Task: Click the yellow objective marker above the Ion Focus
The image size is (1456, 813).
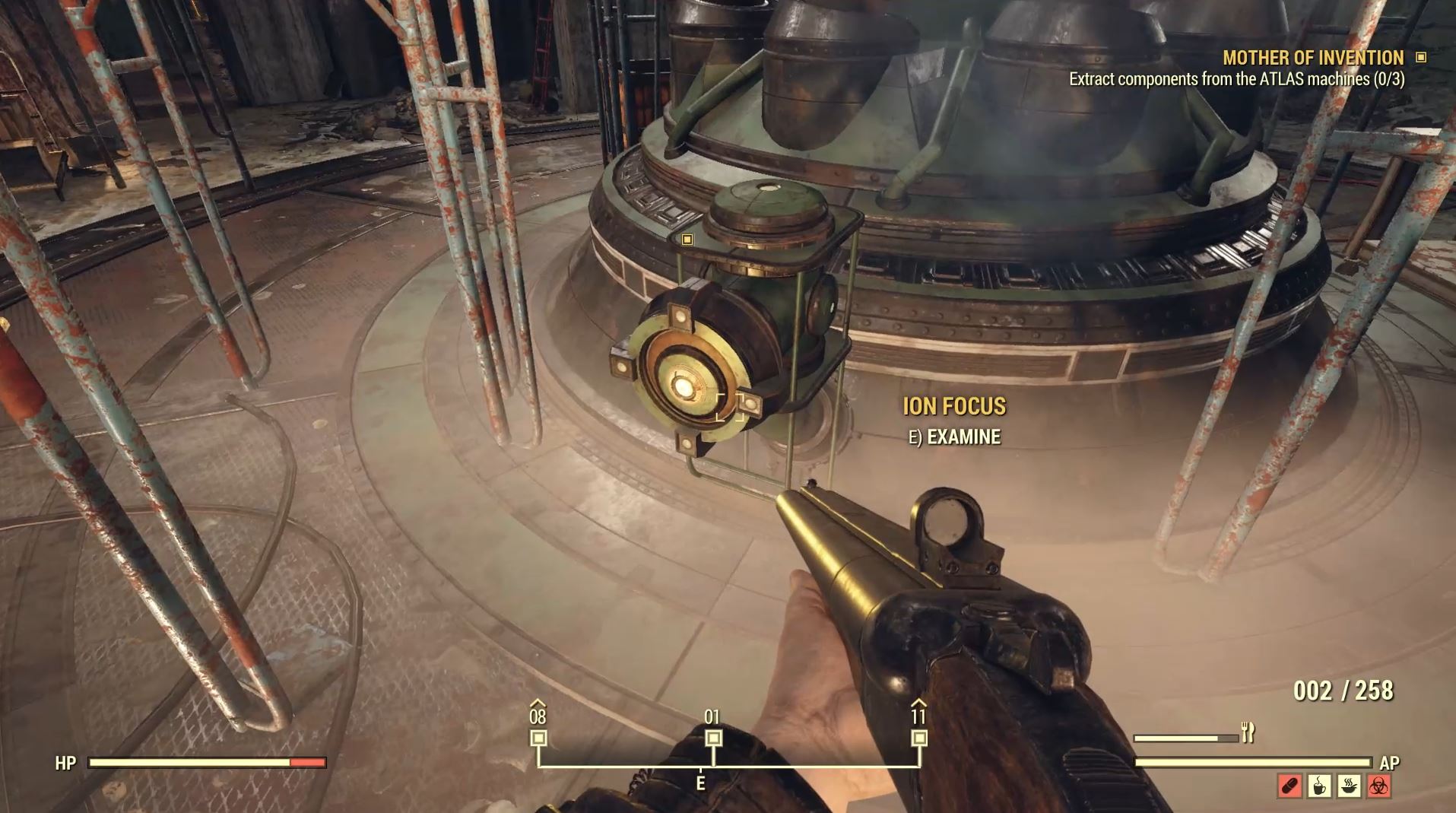Action: pyautogui.click(x=687, y=240)
